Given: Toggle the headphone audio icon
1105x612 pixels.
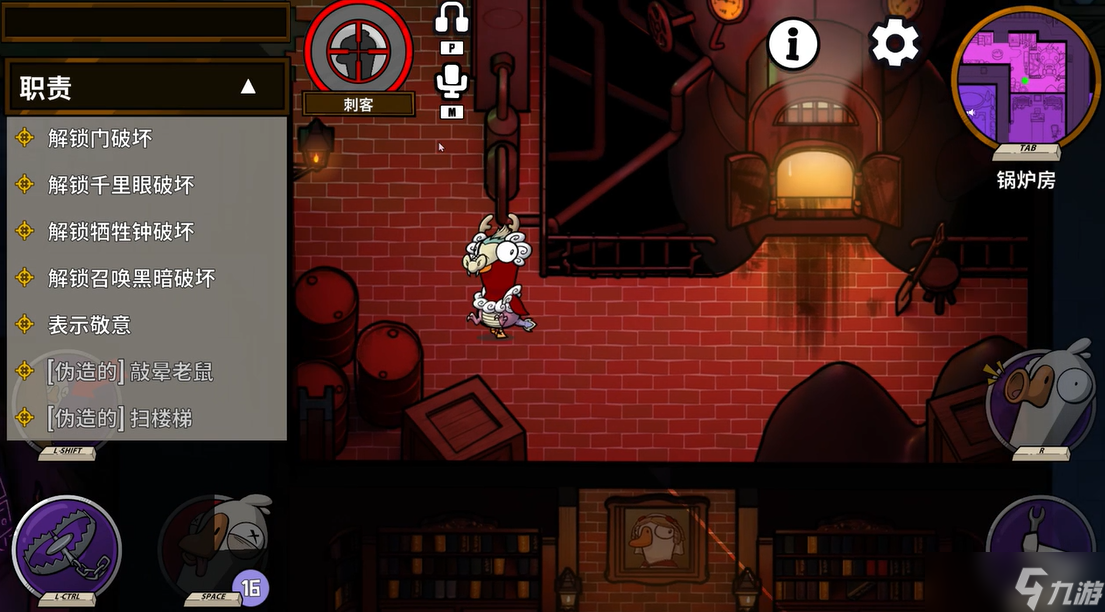Looking at the screenshot, I should pos(452,18).
